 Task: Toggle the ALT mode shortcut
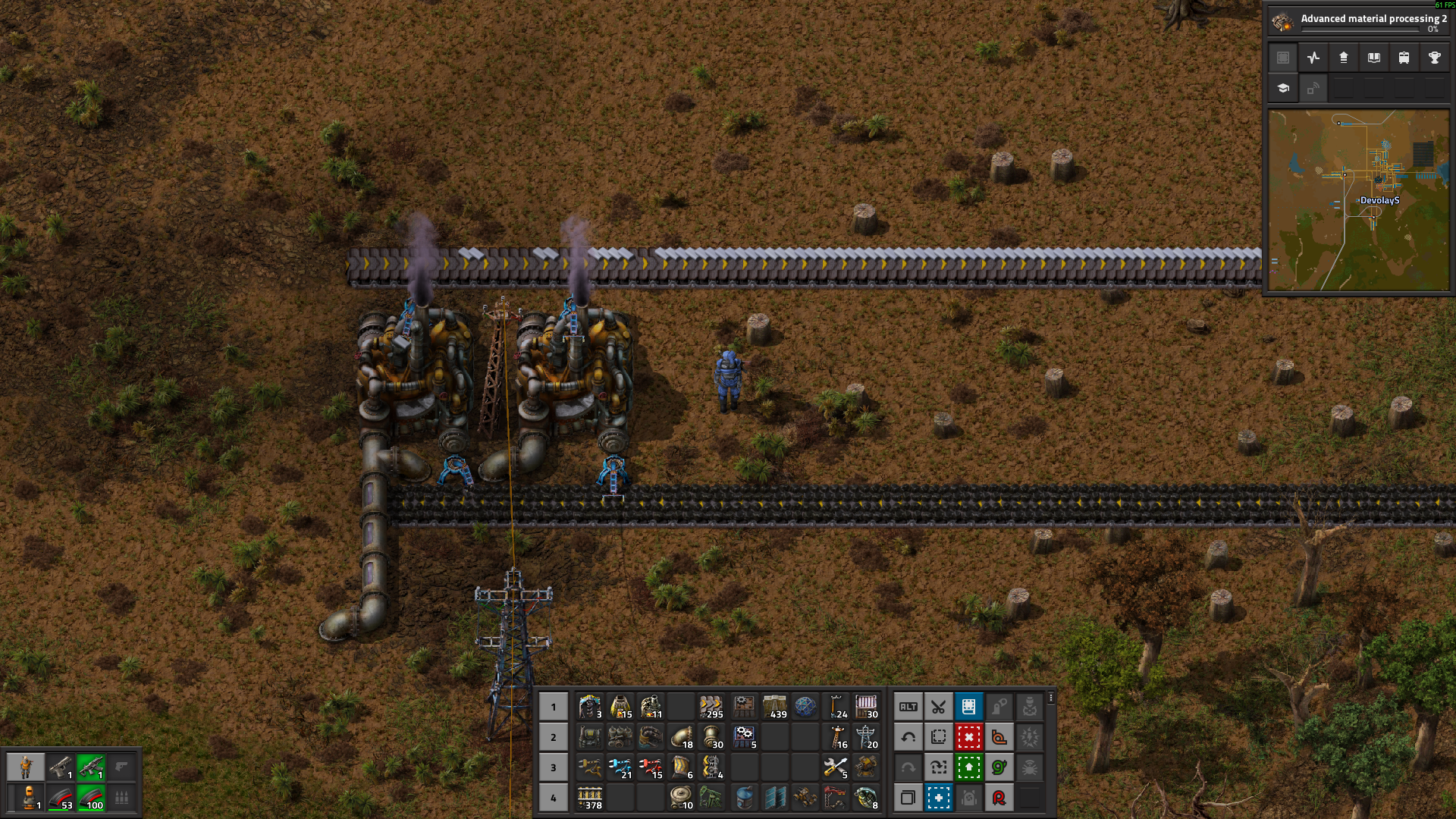point(908,707)
